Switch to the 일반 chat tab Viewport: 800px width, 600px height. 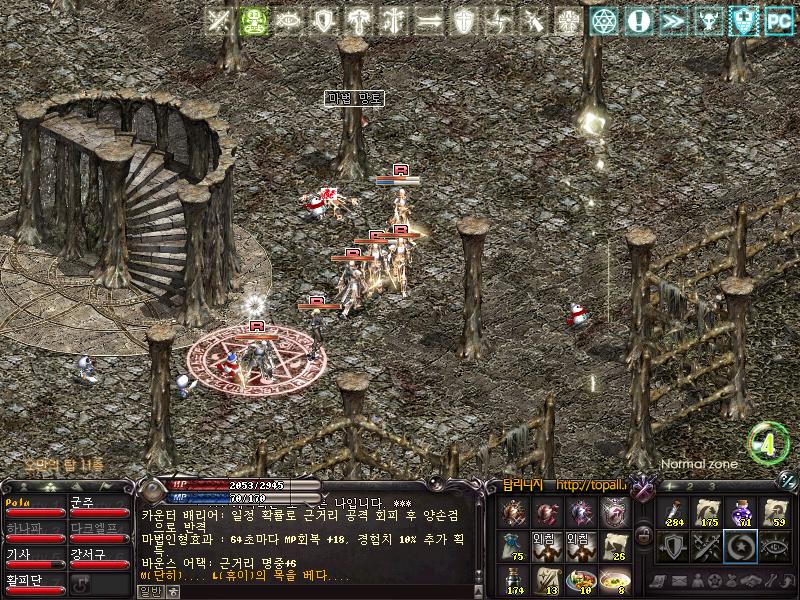[151, 591]
